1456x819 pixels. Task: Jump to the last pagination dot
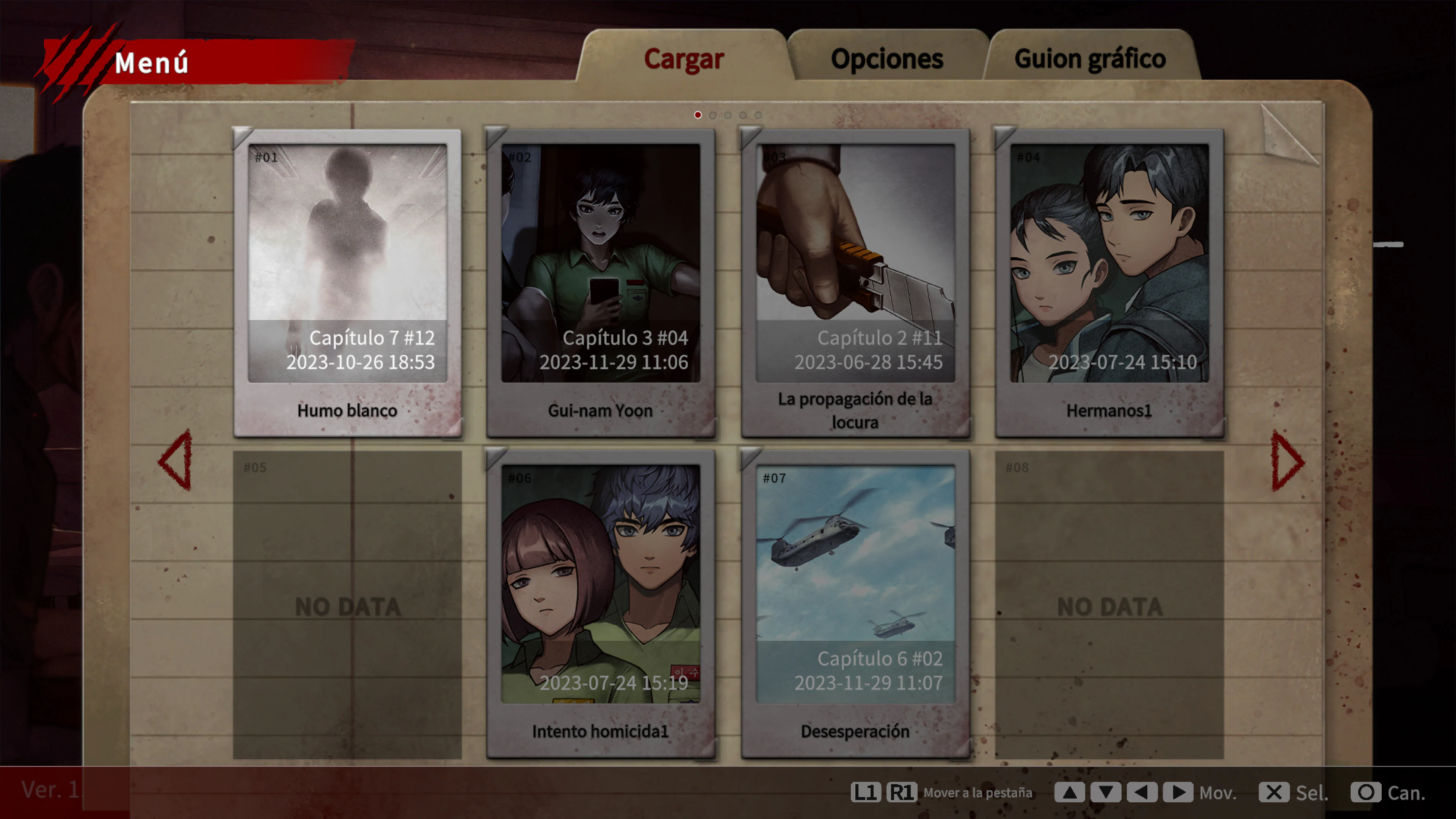[758, 115]
